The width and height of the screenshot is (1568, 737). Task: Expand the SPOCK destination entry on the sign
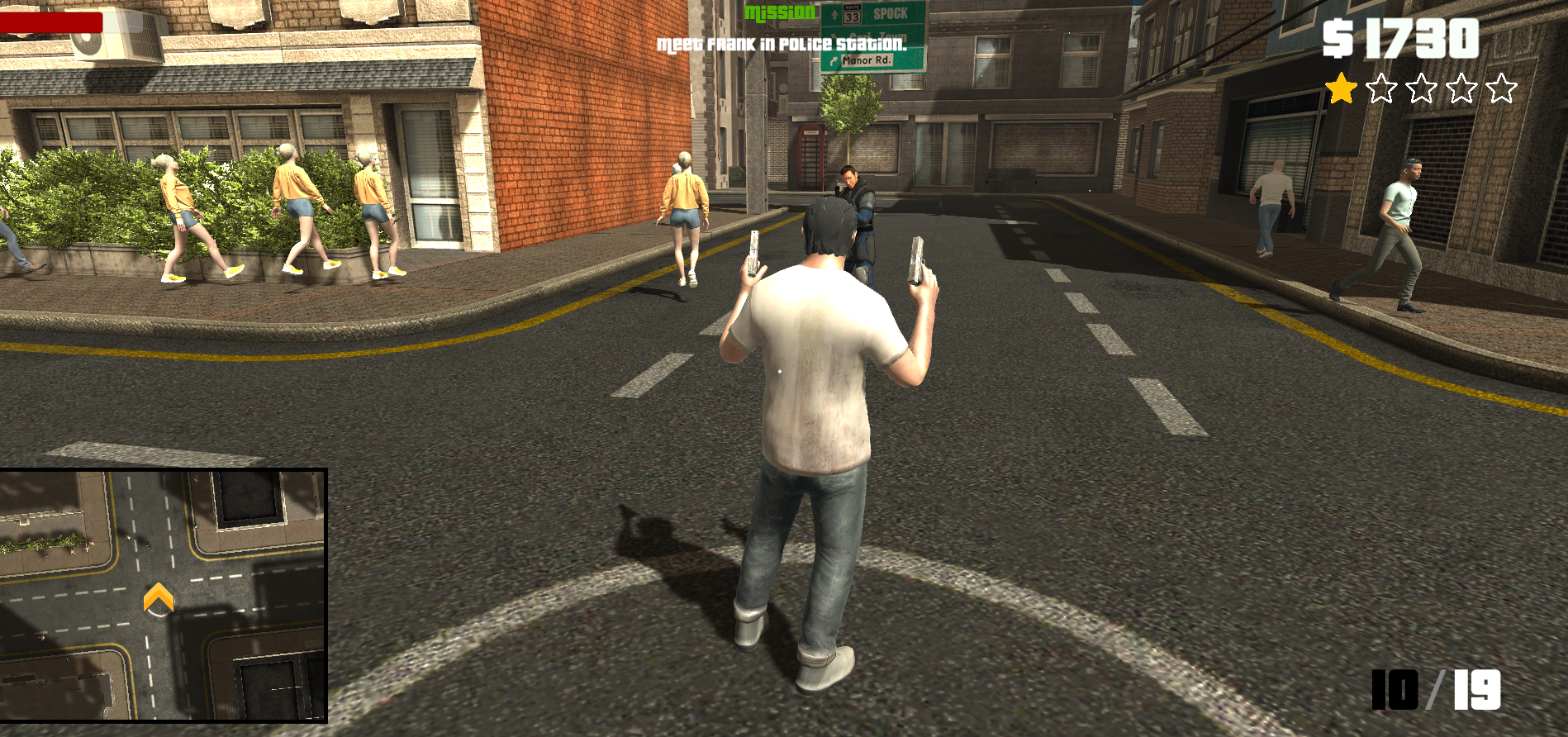[891, 12]
